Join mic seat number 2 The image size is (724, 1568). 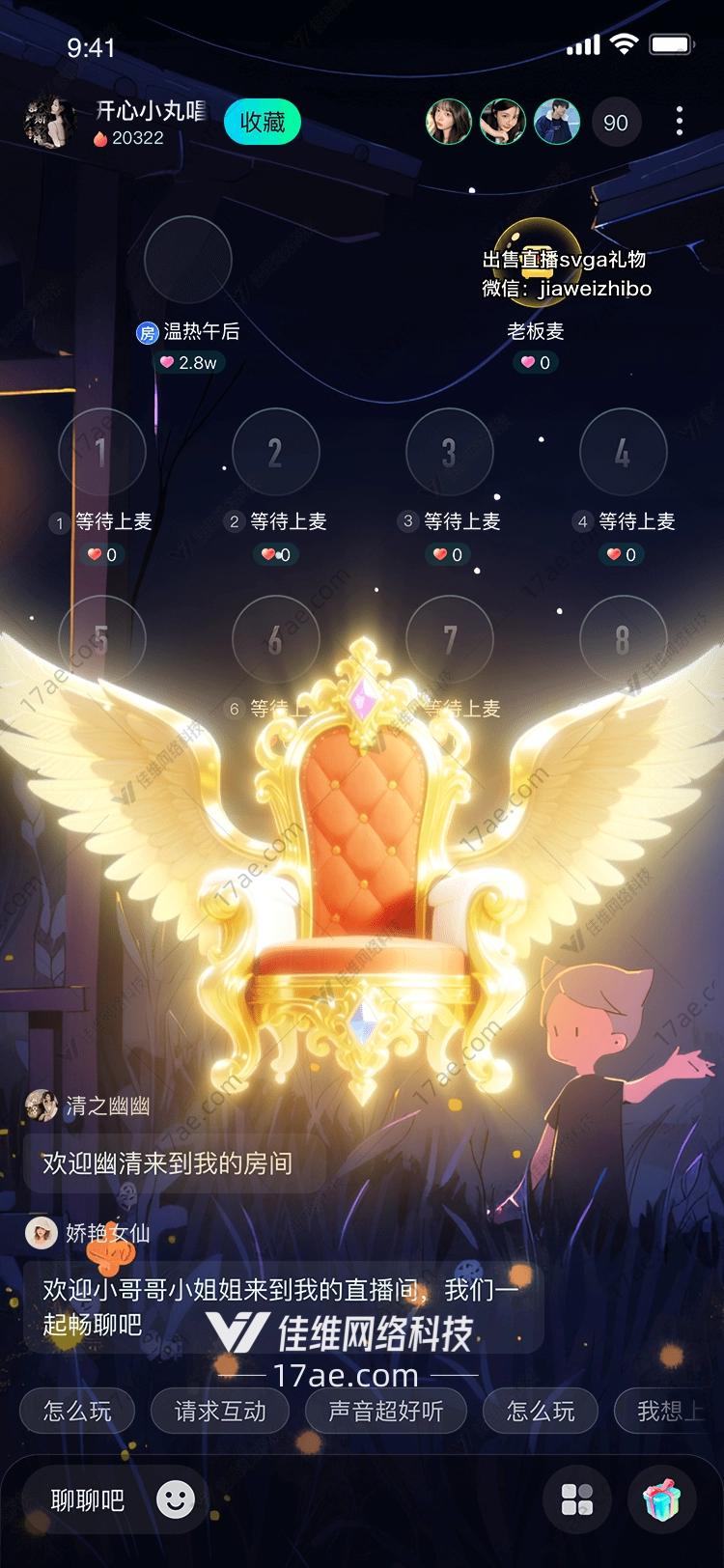tap(276, 452)
